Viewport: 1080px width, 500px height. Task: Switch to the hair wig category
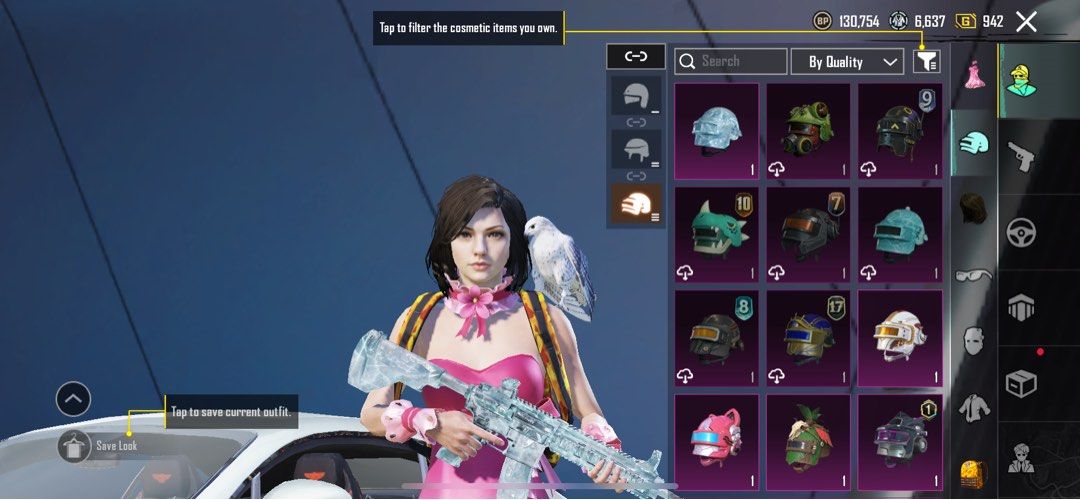974,210
